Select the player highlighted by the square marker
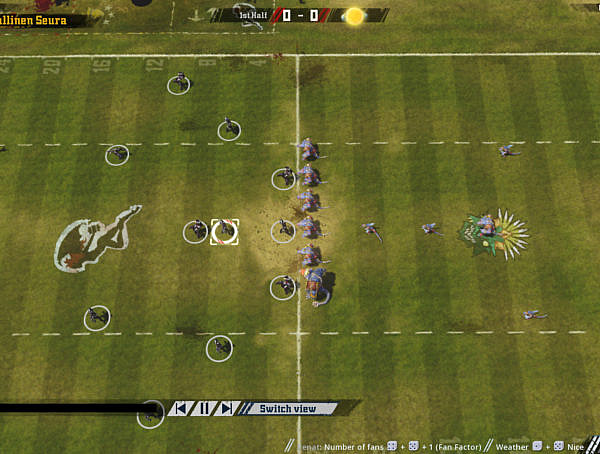 click(225, 231)
